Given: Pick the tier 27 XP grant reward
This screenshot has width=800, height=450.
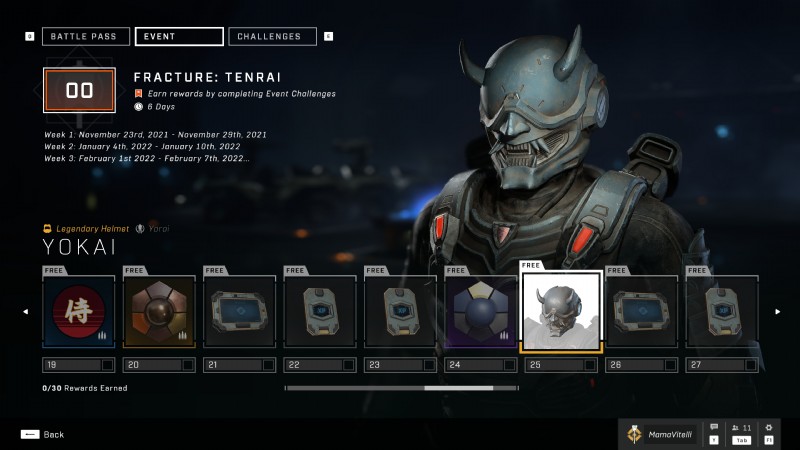Looking at the screenshot, I should click(x=722, y=312).
